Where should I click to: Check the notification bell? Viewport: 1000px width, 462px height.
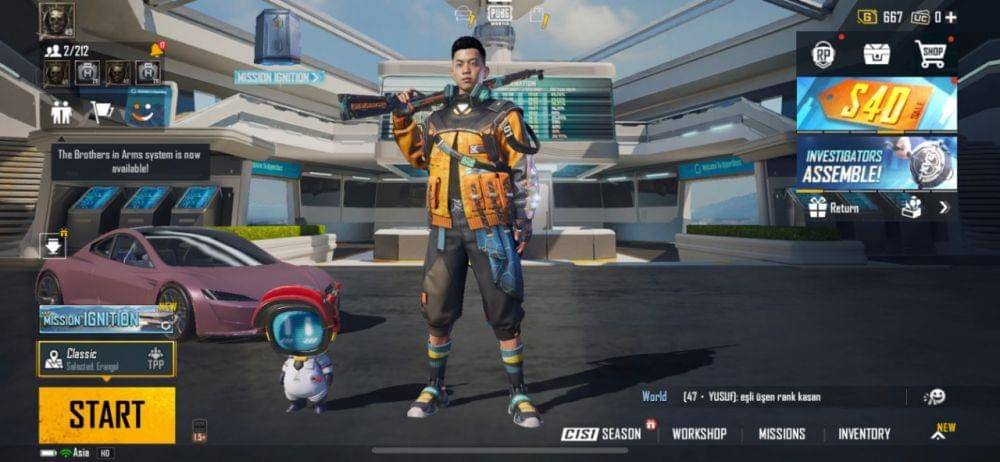tap(157, 50)
